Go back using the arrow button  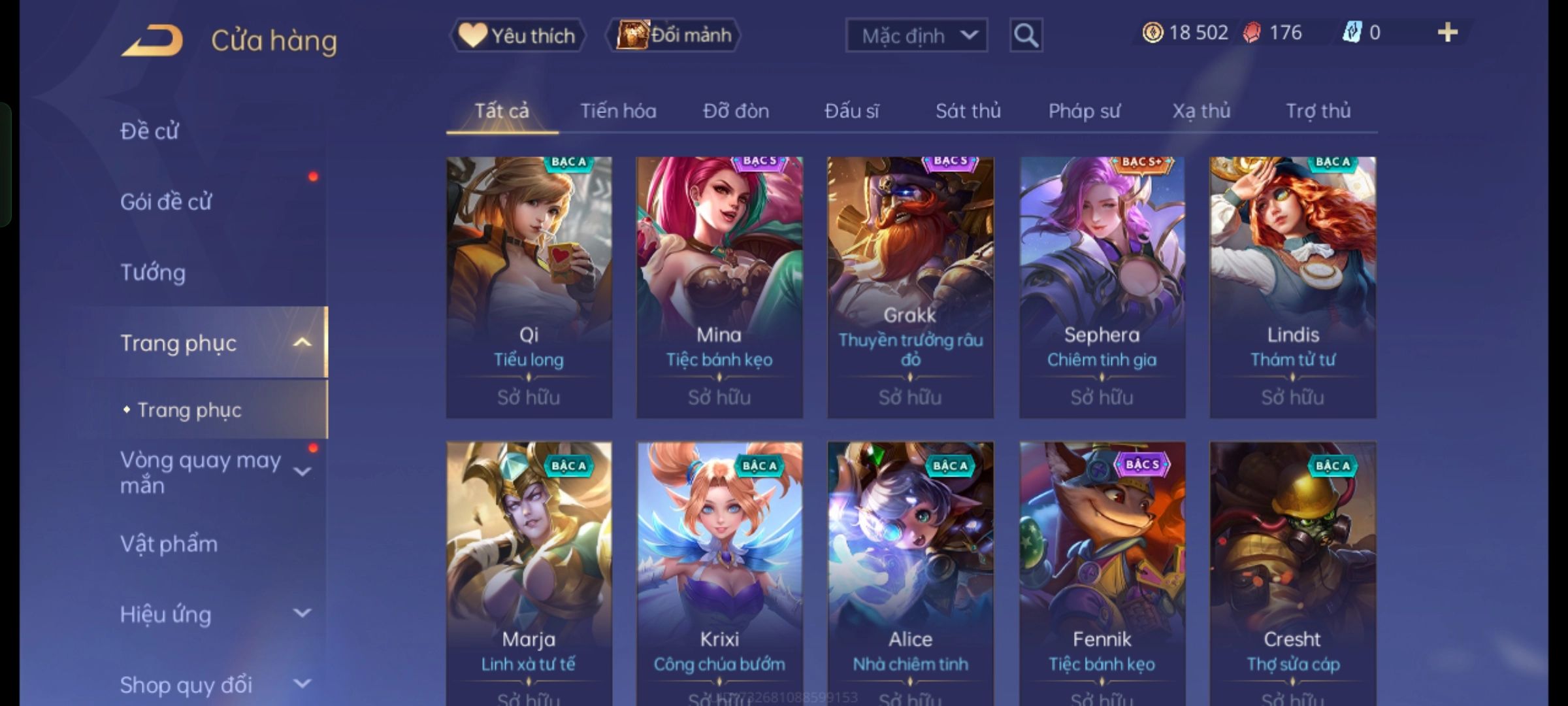152,41
